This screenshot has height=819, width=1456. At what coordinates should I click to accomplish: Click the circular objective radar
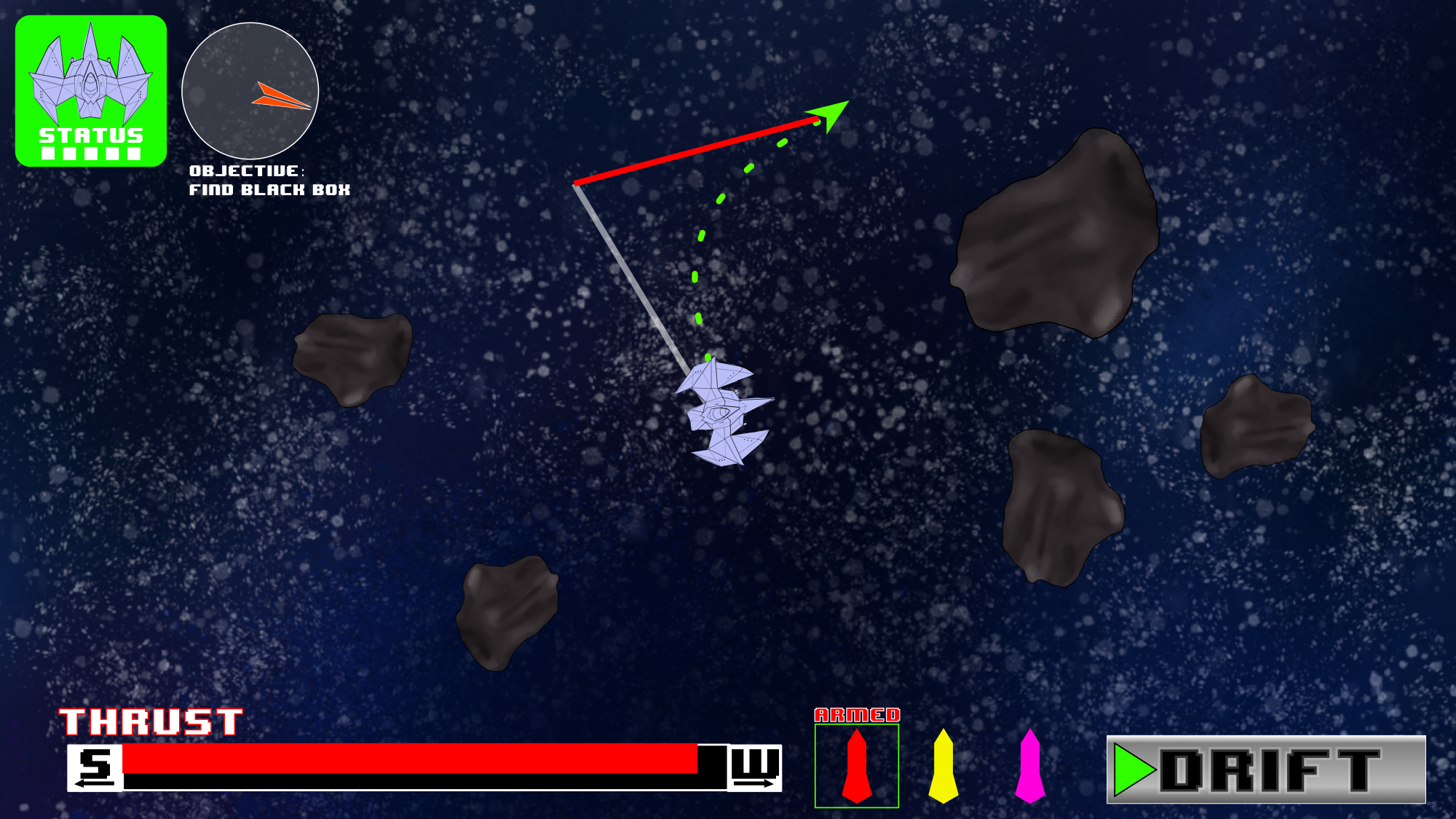250,91
